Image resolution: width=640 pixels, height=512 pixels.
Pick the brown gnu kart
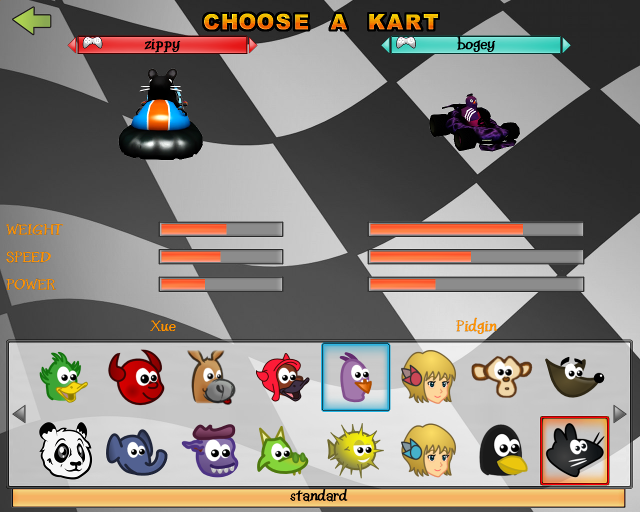[209, 377]
